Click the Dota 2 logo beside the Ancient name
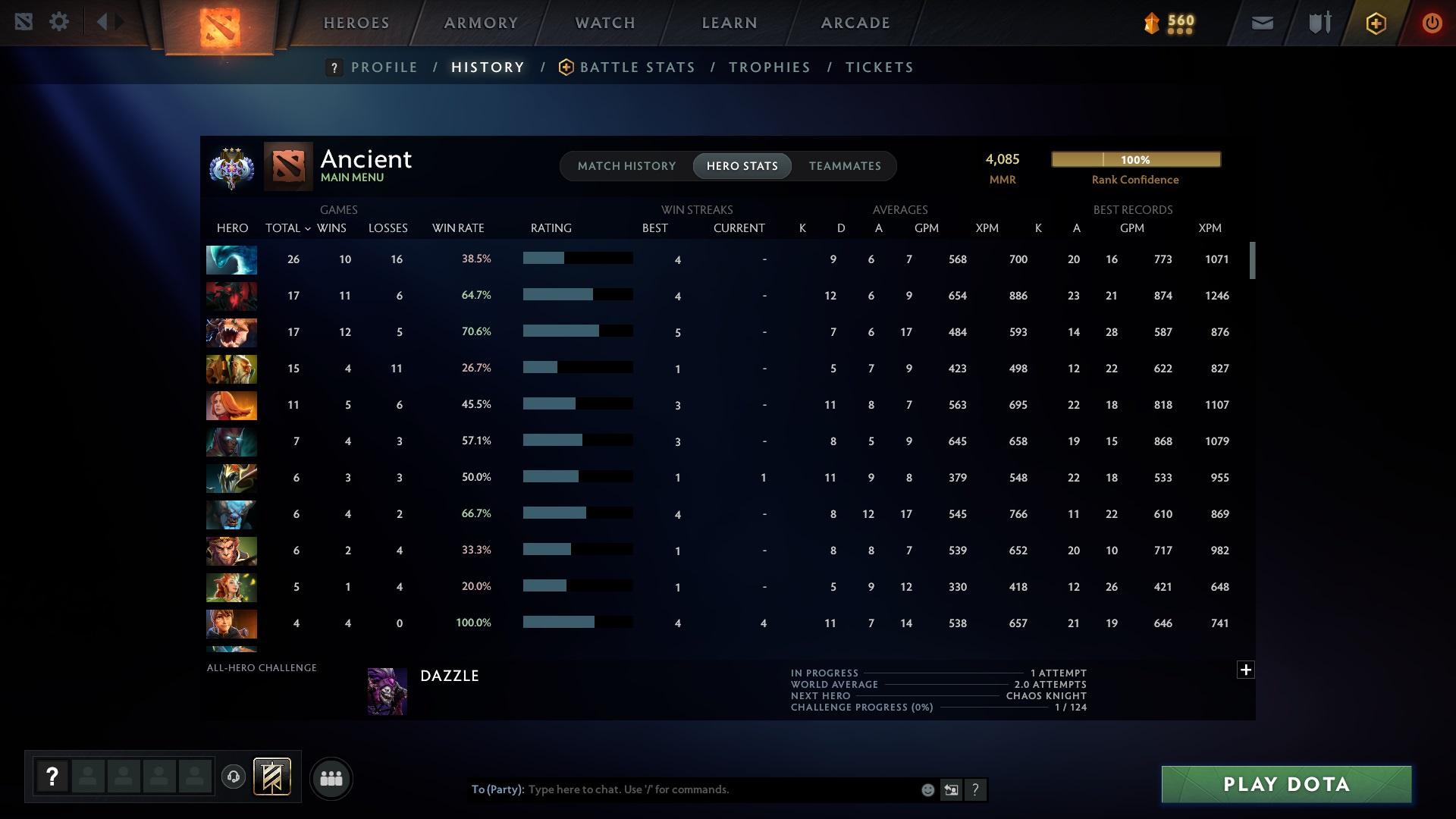The height and width of the screenshot is (819, 1456). (287, 165)
